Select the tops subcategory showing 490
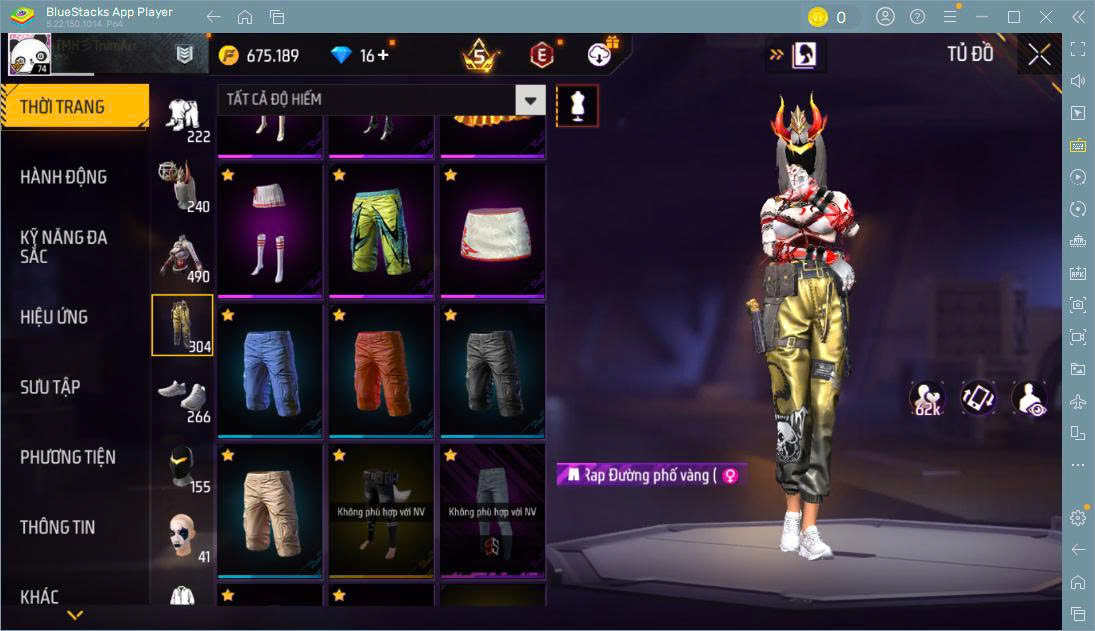This screenshot has height=631, width=1095. click(x=182, y=257)
